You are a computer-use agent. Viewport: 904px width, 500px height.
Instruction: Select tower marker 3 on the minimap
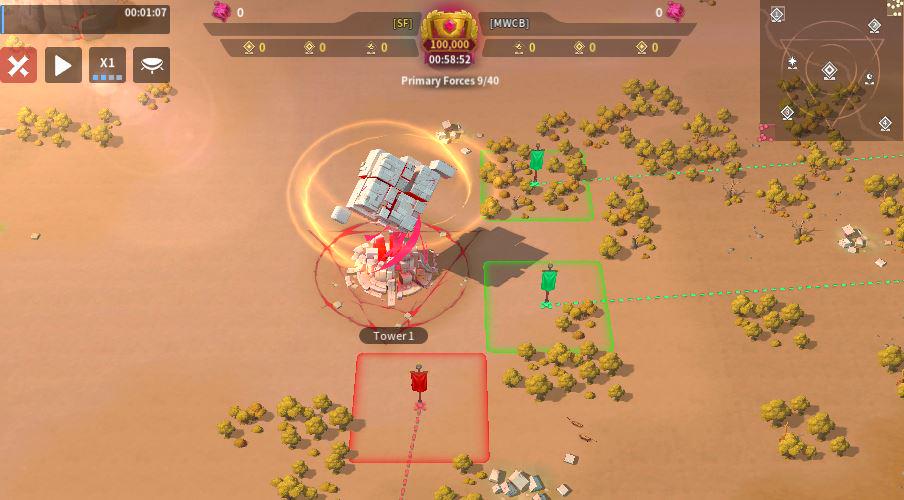(787, 112)
